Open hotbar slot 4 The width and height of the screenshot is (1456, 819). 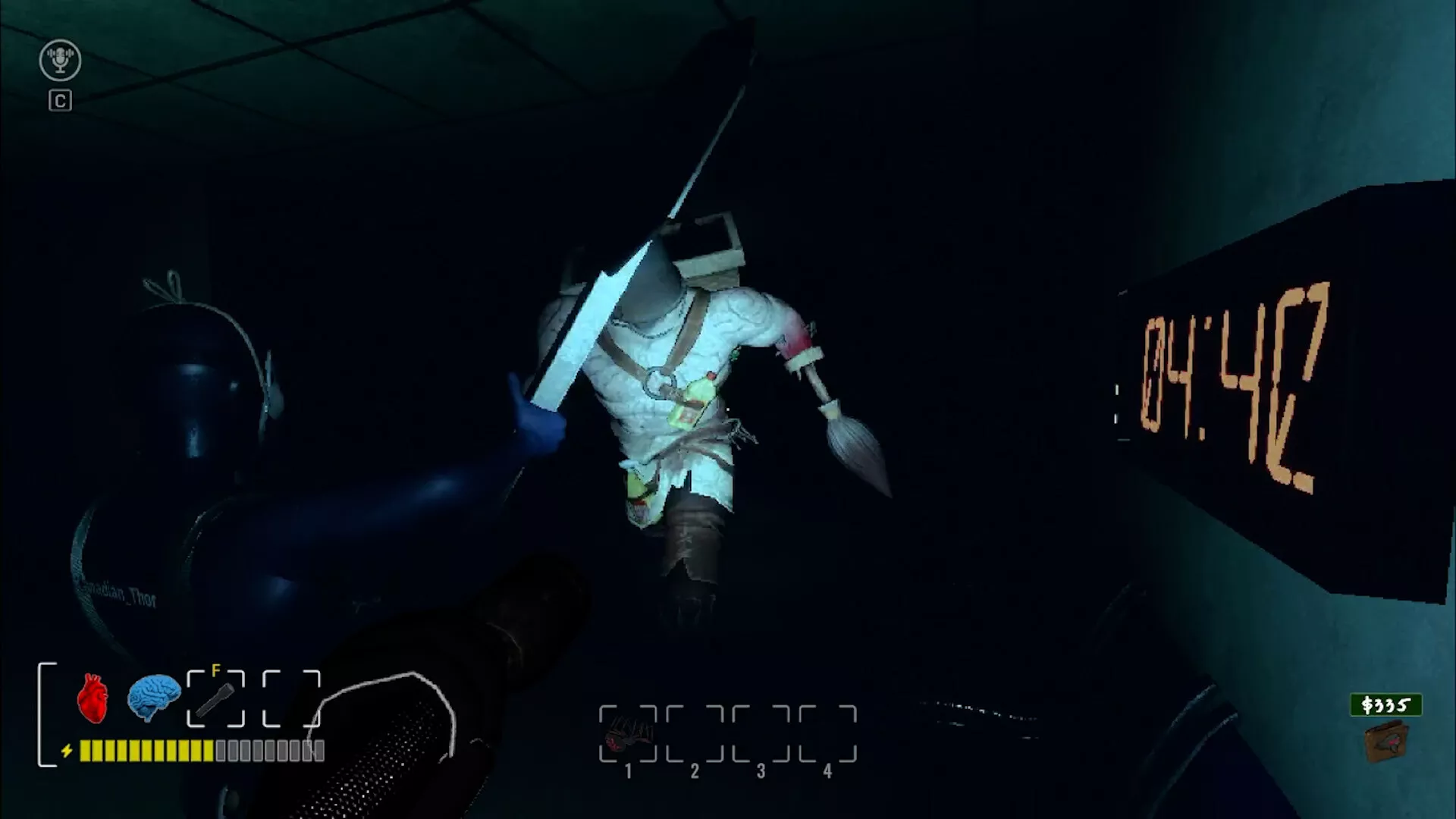tap(827, 730)
